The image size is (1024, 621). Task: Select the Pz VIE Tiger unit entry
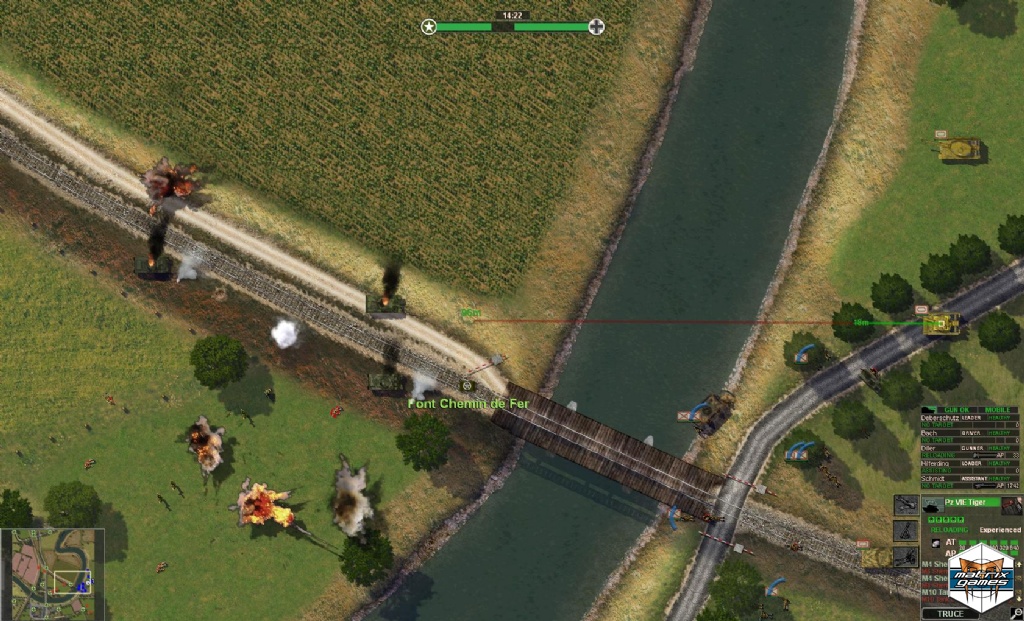(960, 502)
